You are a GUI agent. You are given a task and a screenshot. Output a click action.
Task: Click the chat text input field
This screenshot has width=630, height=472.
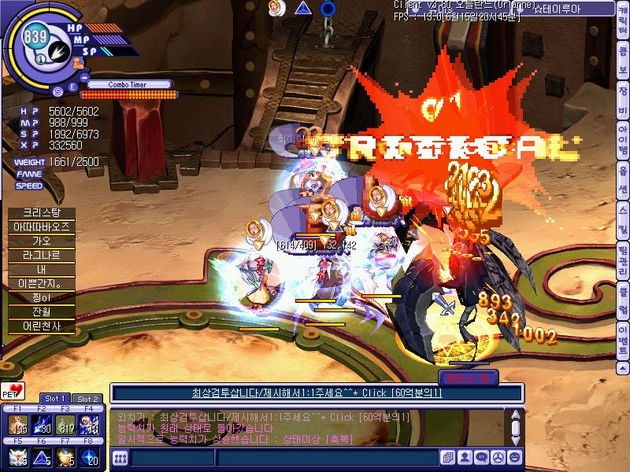[x=280, y=458]
